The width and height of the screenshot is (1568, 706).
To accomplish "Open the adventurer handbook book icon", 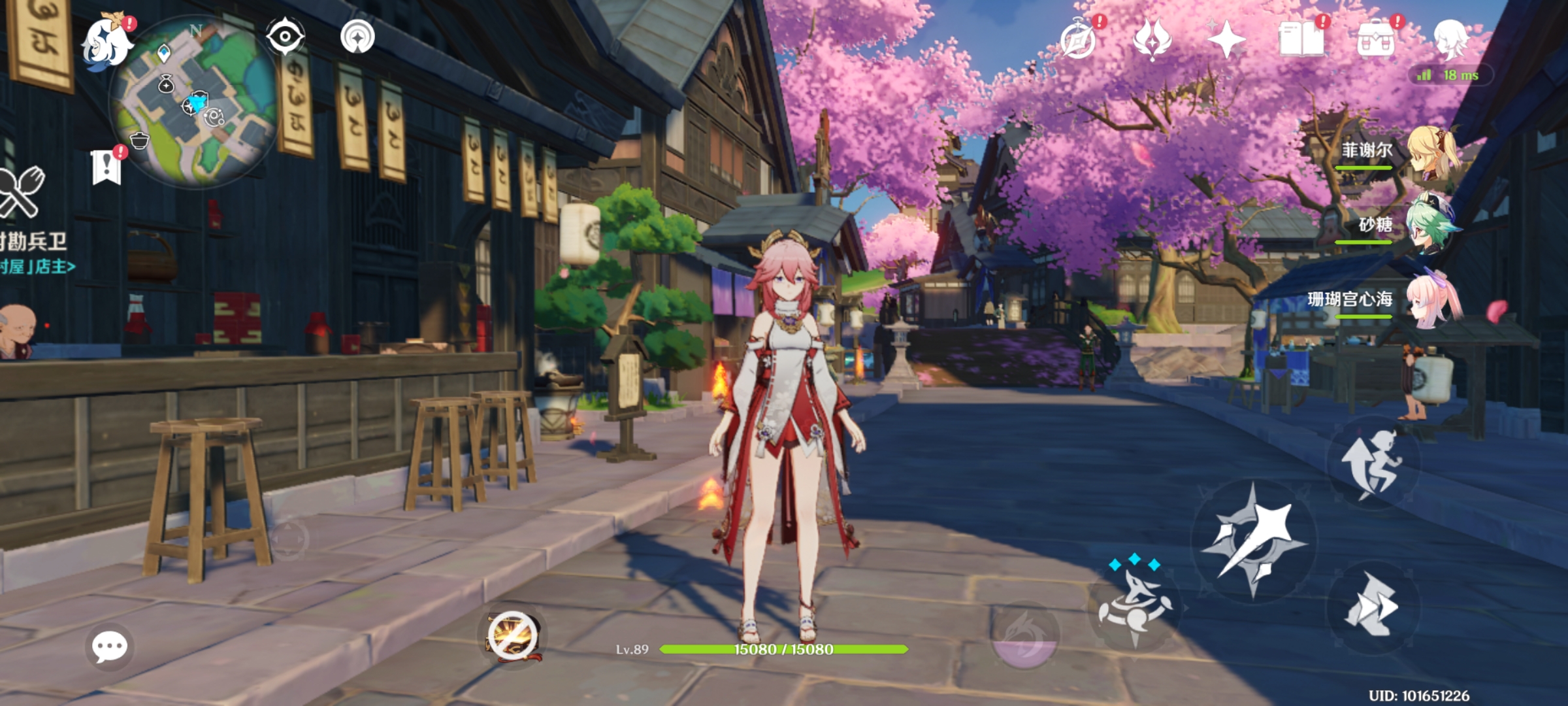I will tap(1301, 41).
